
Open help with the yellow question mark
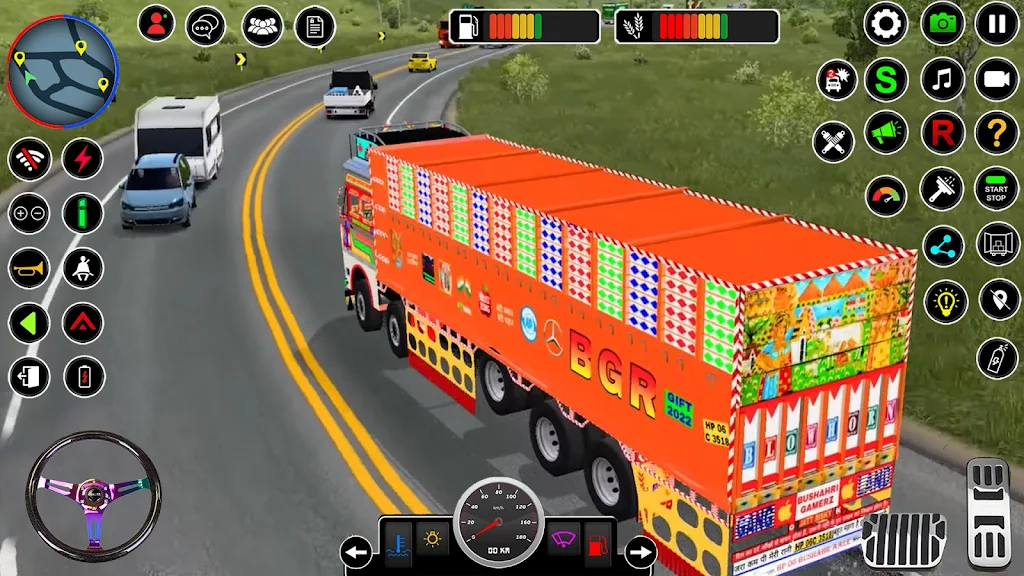point(997,132)
